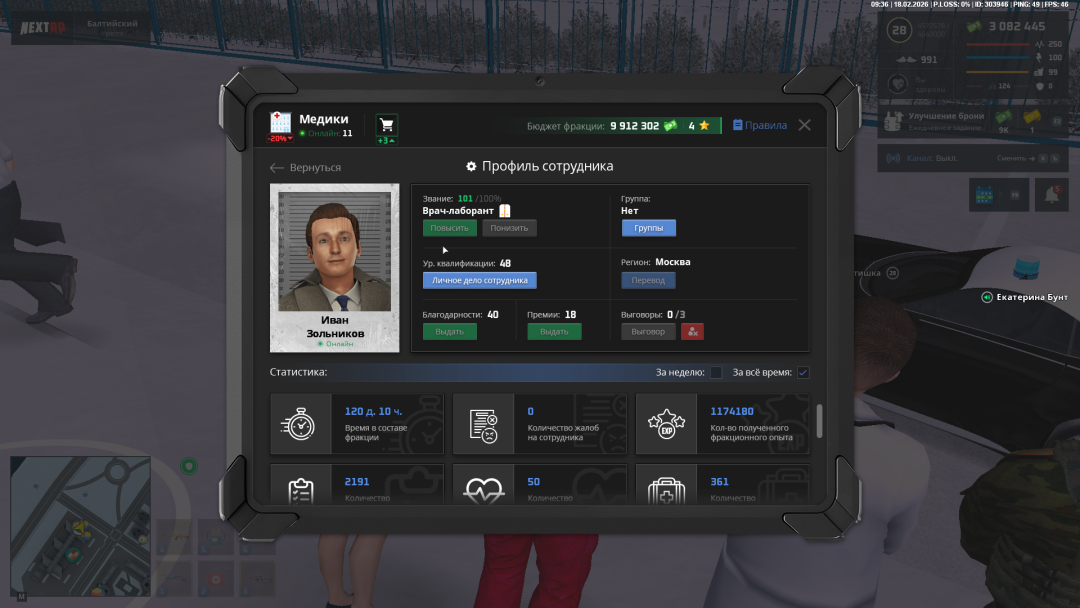
Task: Select Иван Зольников's portrait photo
Action: (334, 252)
